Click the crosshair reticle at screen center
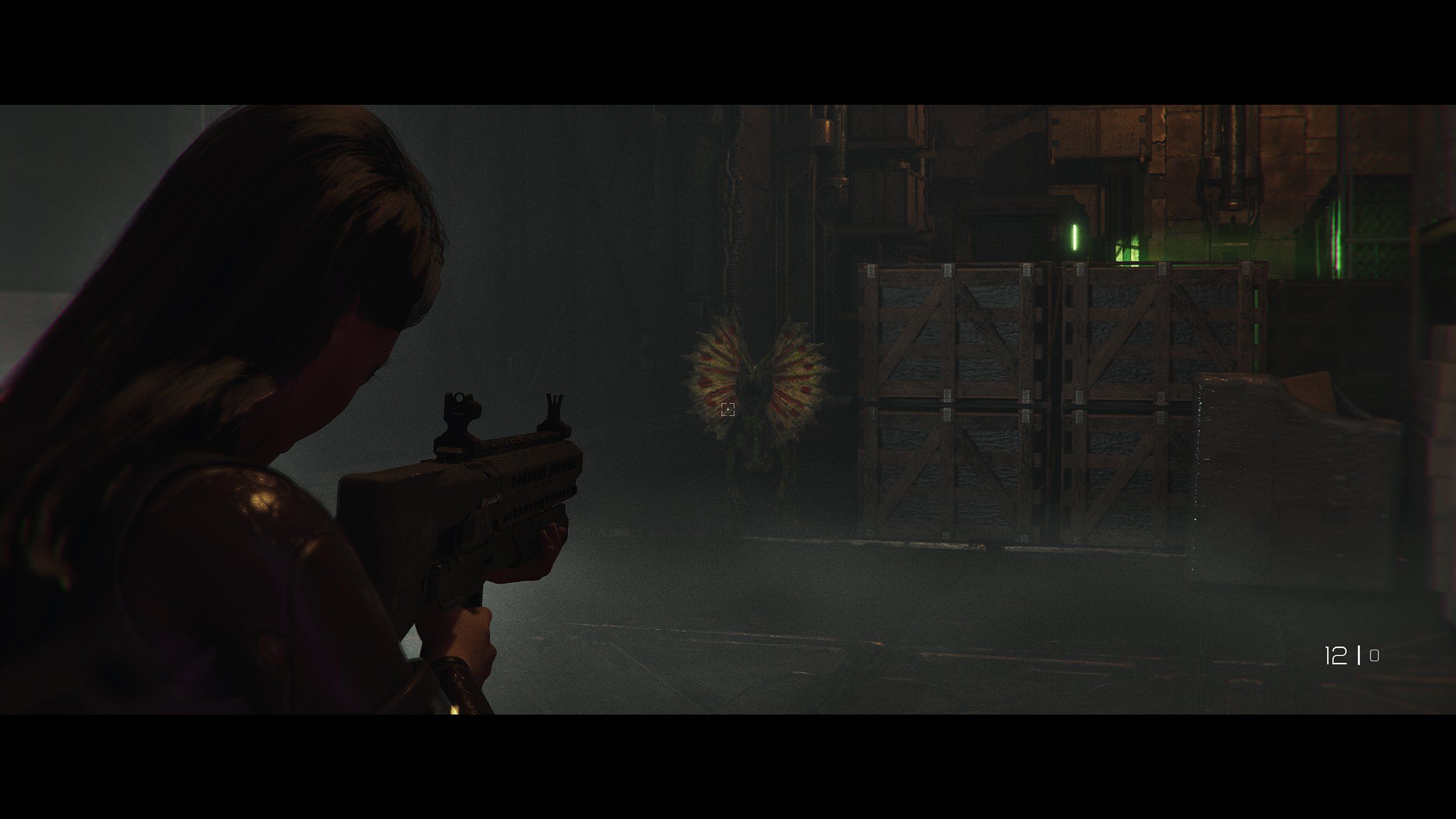 (728, 409)
